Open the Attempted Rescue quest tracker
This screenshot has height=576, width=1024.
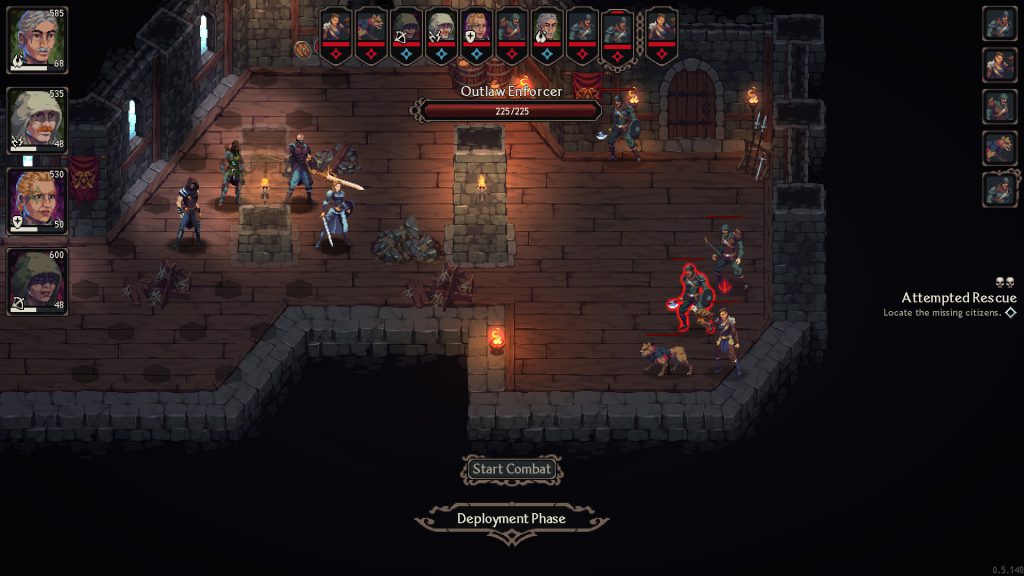pyautogui.click(x=958, y=298)
